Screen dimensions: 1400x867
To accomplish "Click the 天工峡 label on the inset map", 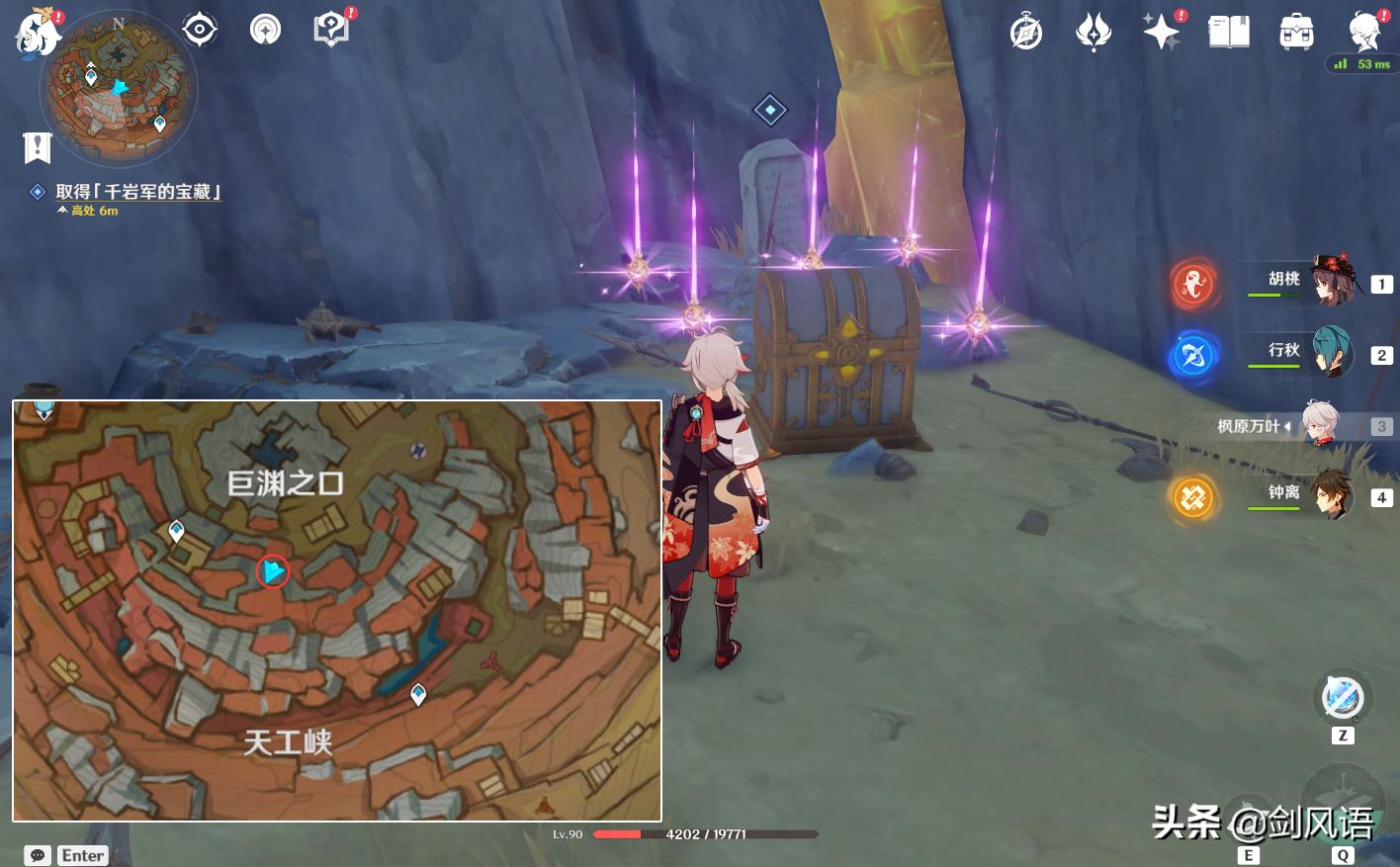I will [288, 741].
